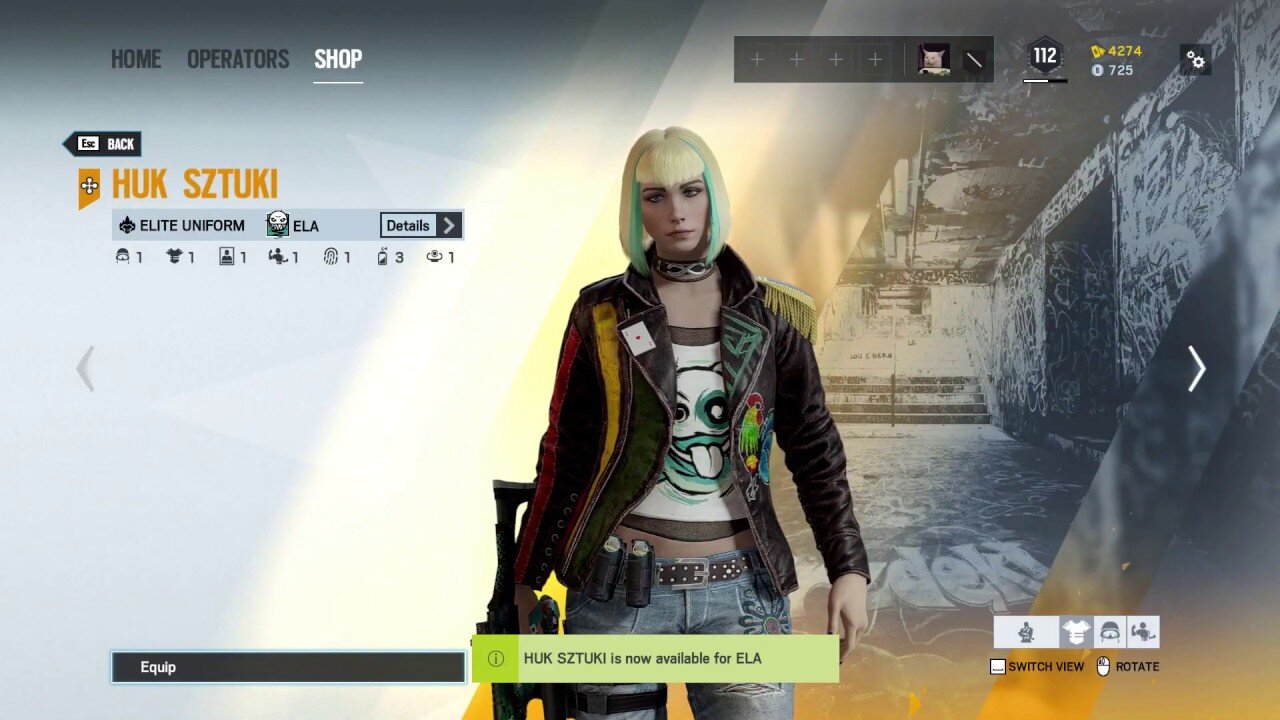Equip the Huk Sztuki bundle
The width and height of the screenshot is (1280, 720).
click(288, 667)
